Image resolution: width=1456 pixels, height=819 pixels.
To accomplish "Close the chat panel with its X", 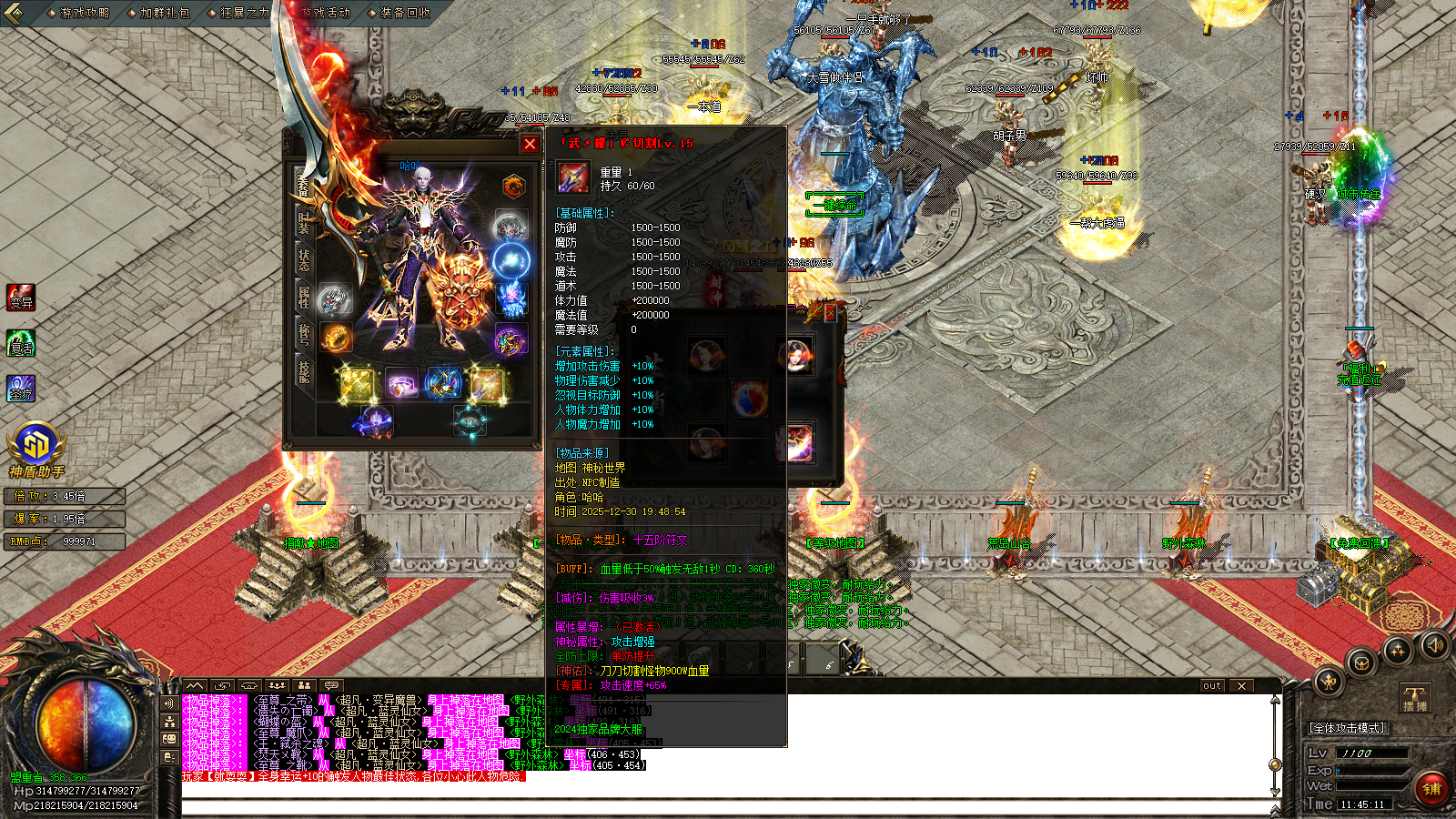I will [x=1241, y=686].
